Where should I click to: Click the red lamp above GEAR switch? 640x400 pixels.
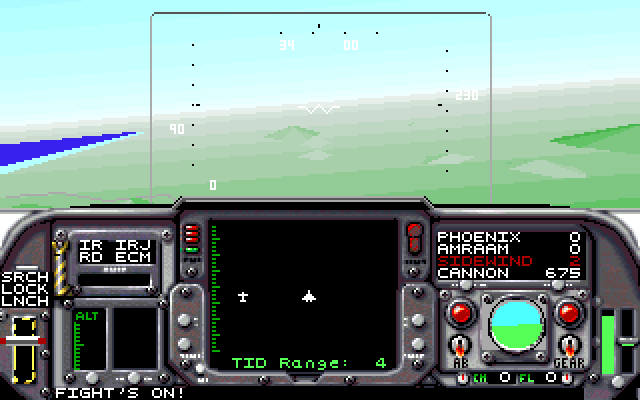pyautogui.click(x=569, y=313)
